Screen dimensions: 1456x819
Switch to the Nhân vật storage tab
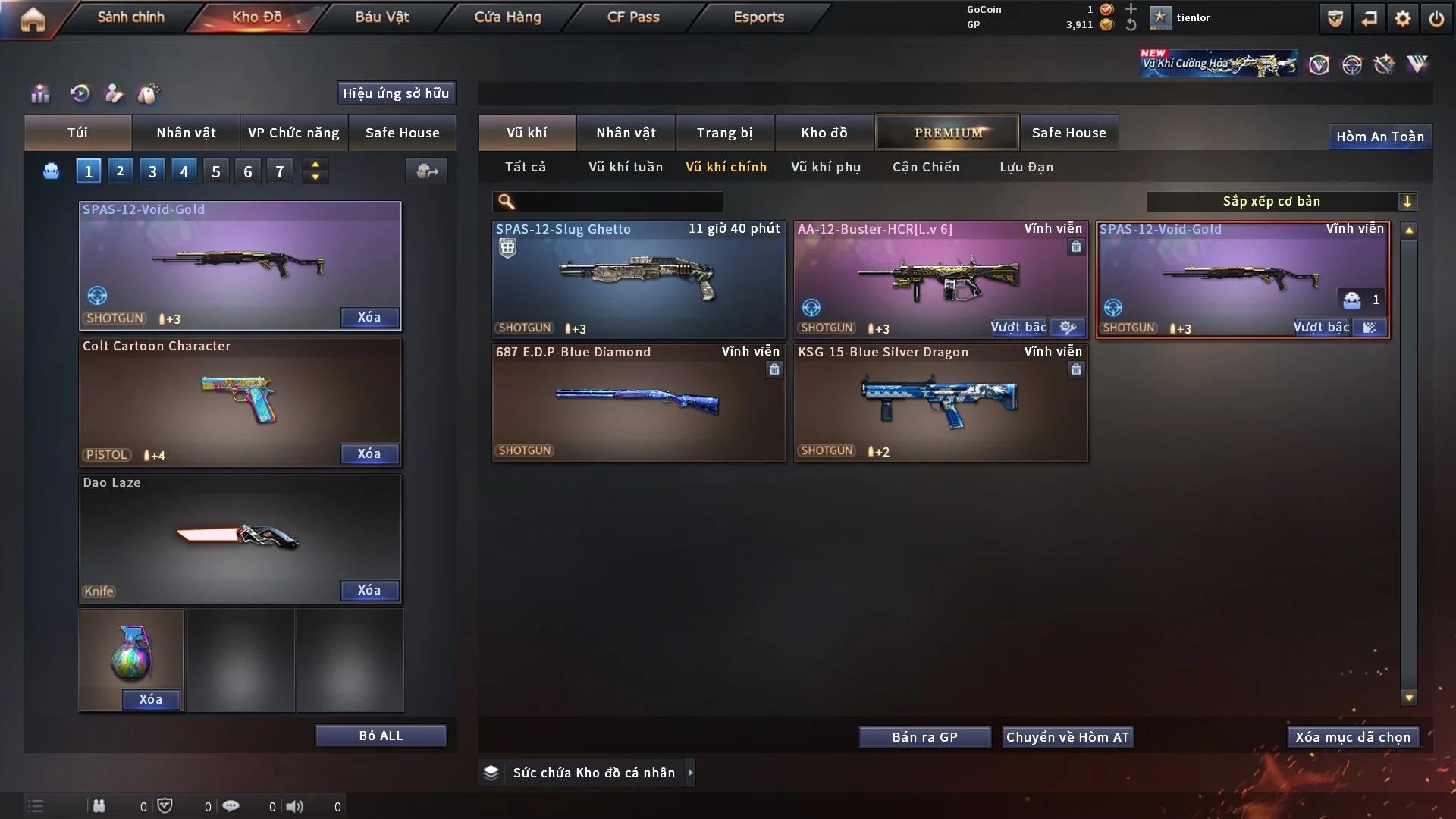pos(626,133)
